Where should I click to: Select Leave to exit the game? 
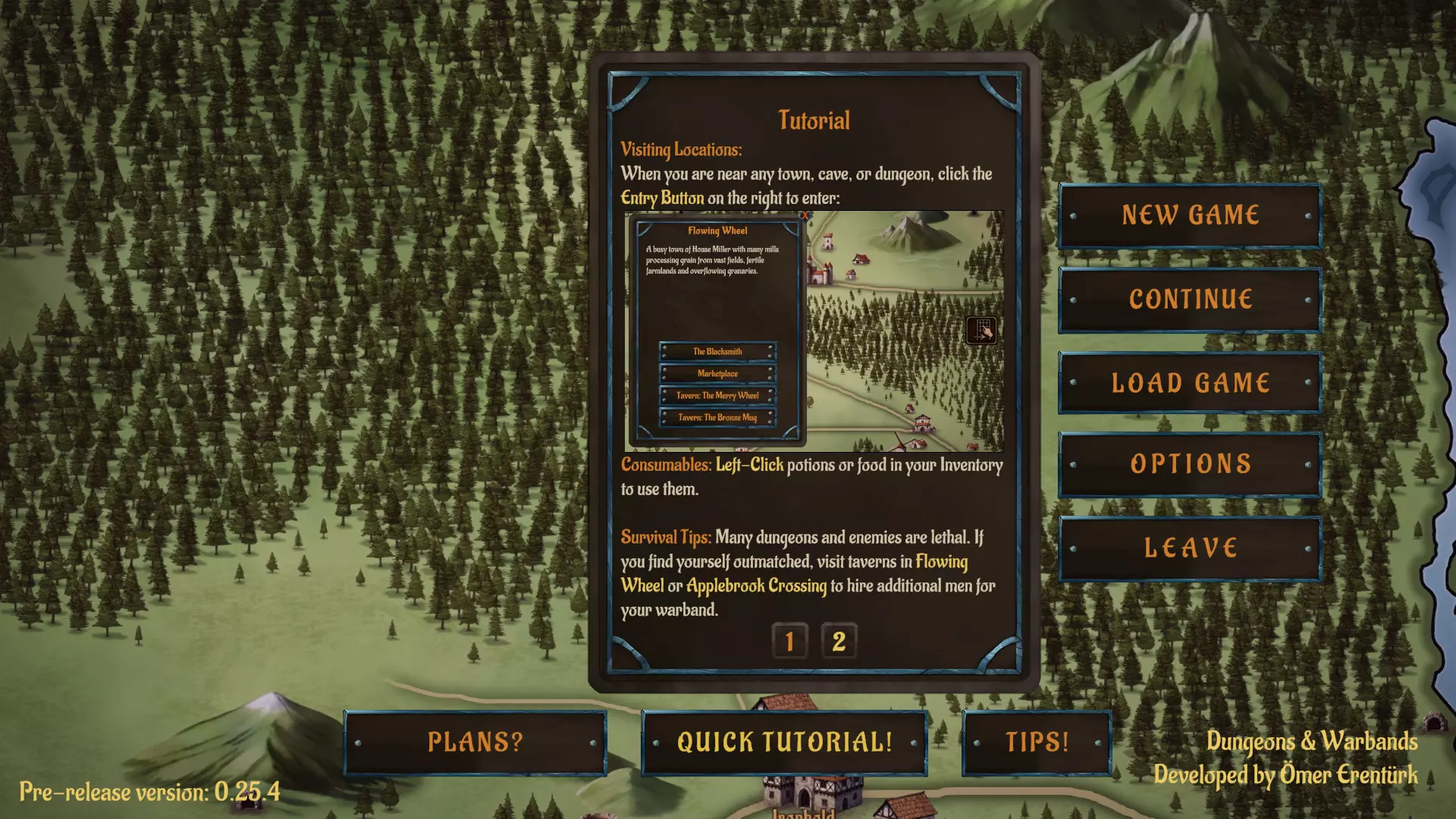tap(1188, 547)
